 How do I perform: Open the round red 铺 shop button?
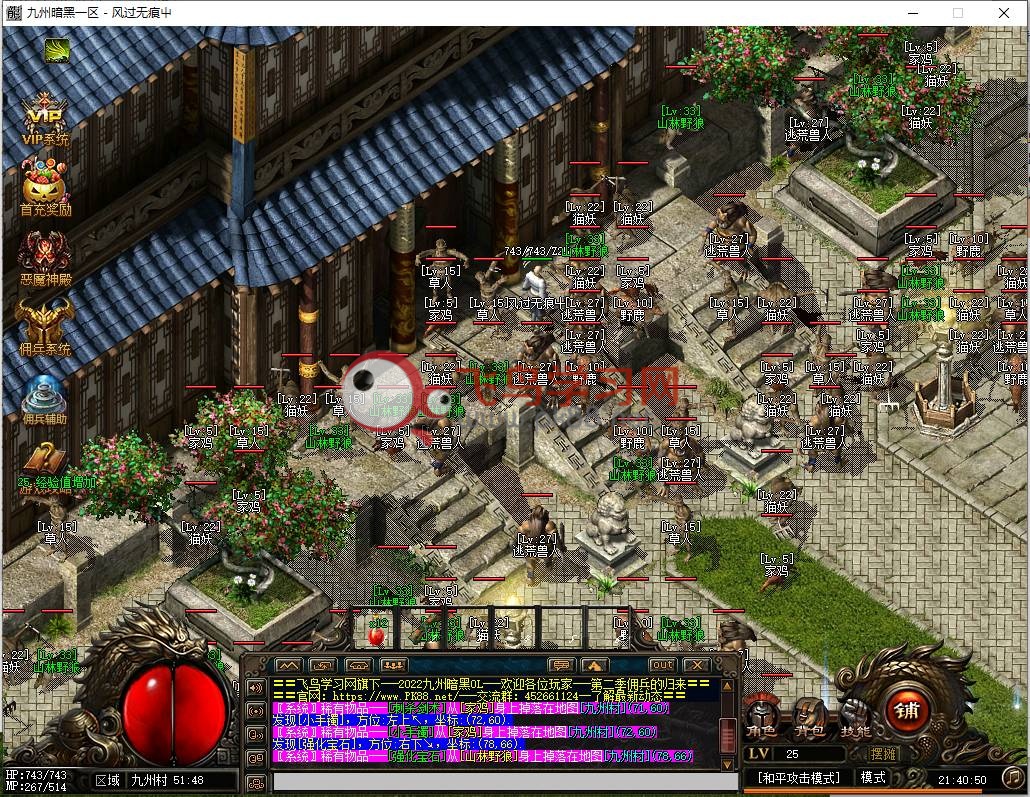[904, 712]
